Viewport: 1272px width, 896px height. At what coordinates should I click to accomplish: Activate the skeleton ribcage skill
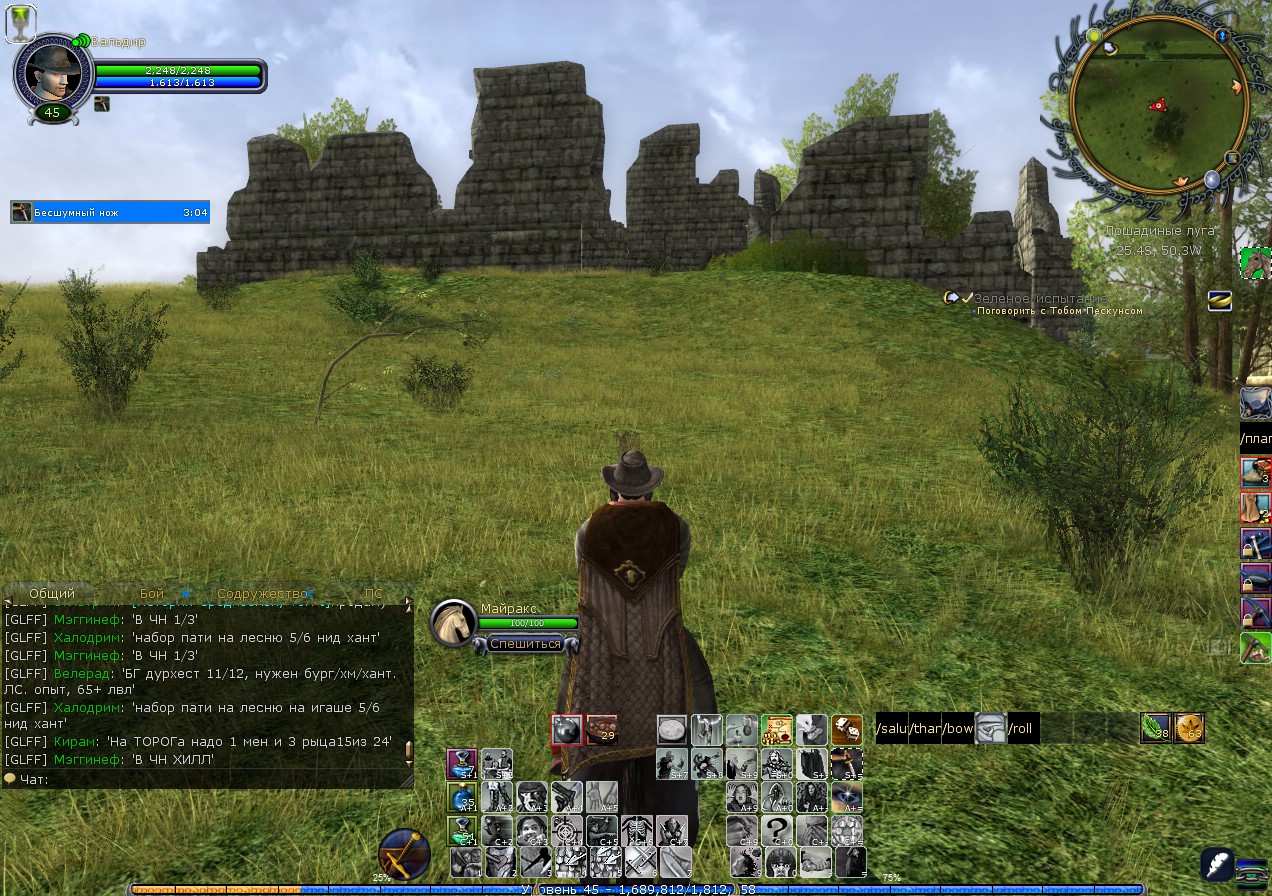tap(636, 830)
